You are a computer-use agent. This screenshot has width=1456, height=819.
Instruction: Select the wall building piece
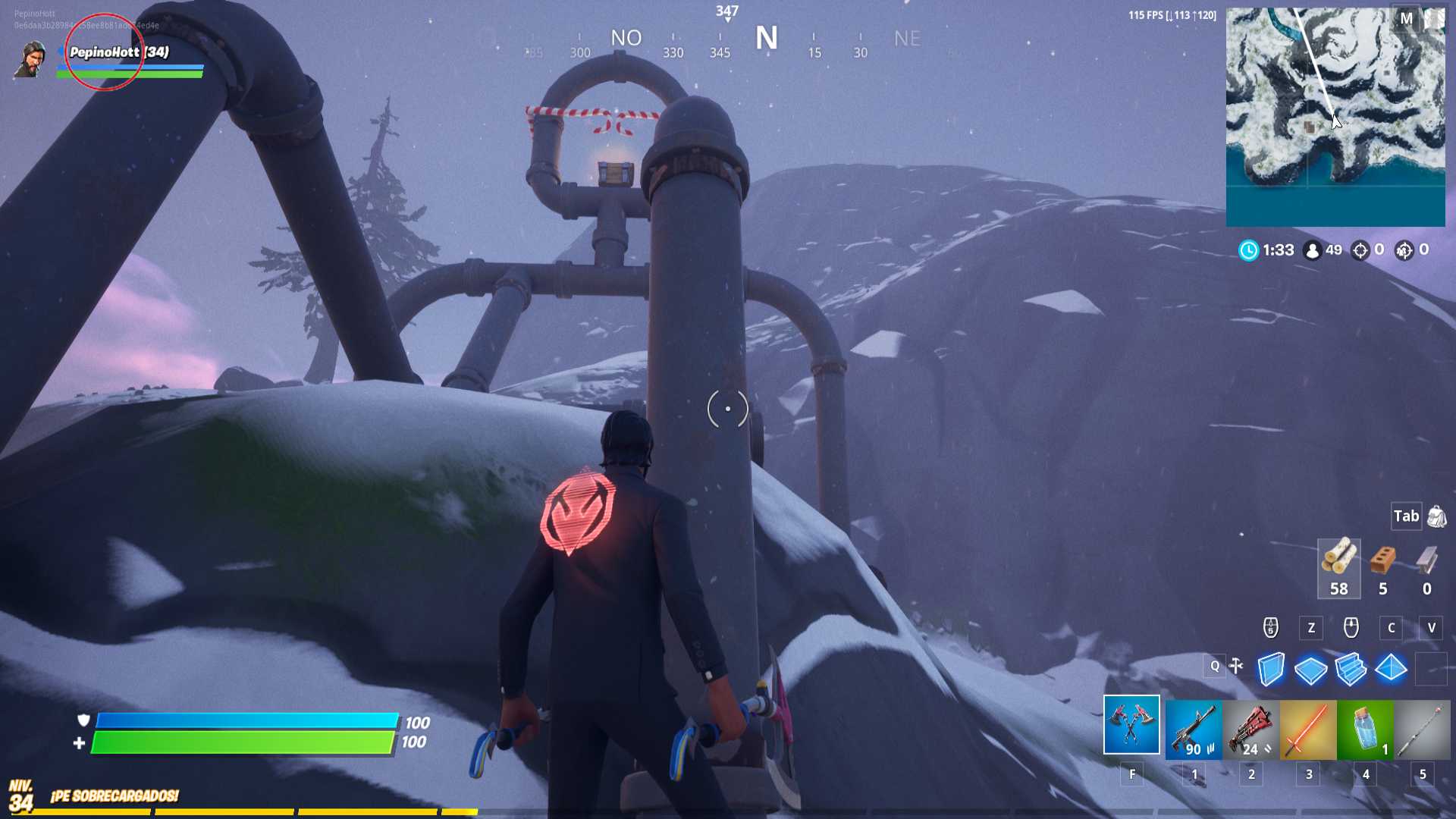point(1271,669)
